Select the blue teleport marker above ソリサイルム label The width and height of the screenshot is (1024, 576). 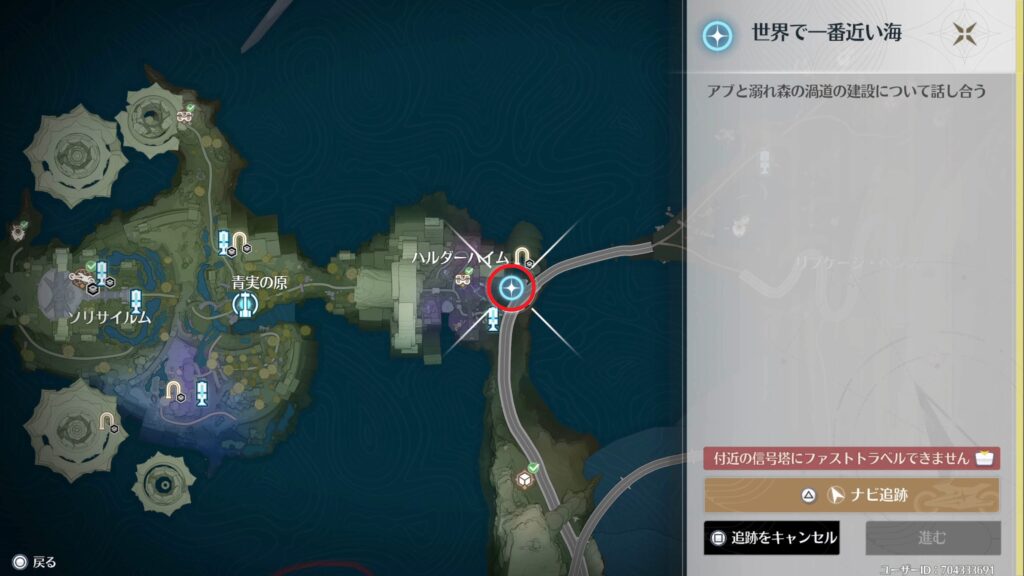136,299
